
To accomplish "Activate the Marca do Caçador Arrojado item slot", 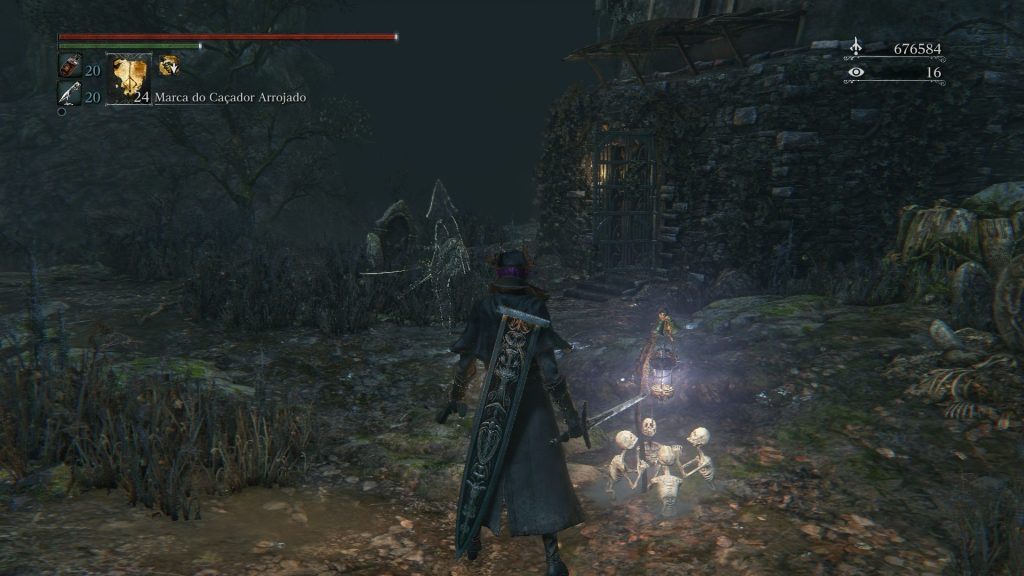I will [129, 78].
